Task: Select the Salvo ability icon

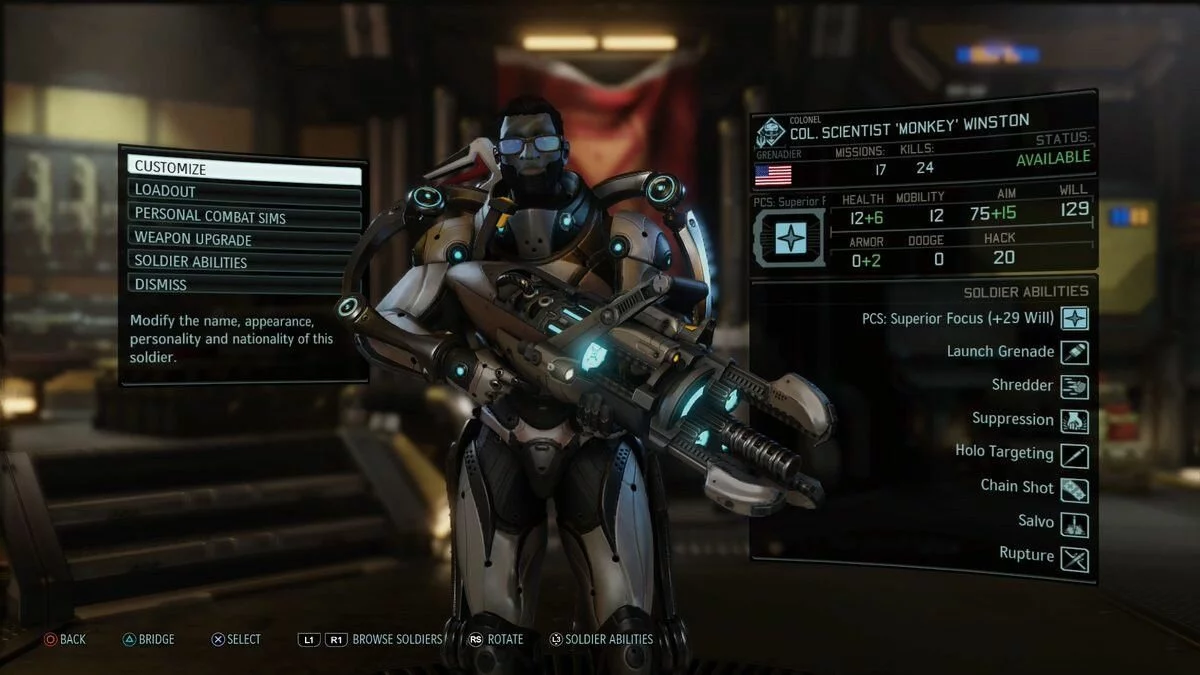Action: [x=1075, y=523]
